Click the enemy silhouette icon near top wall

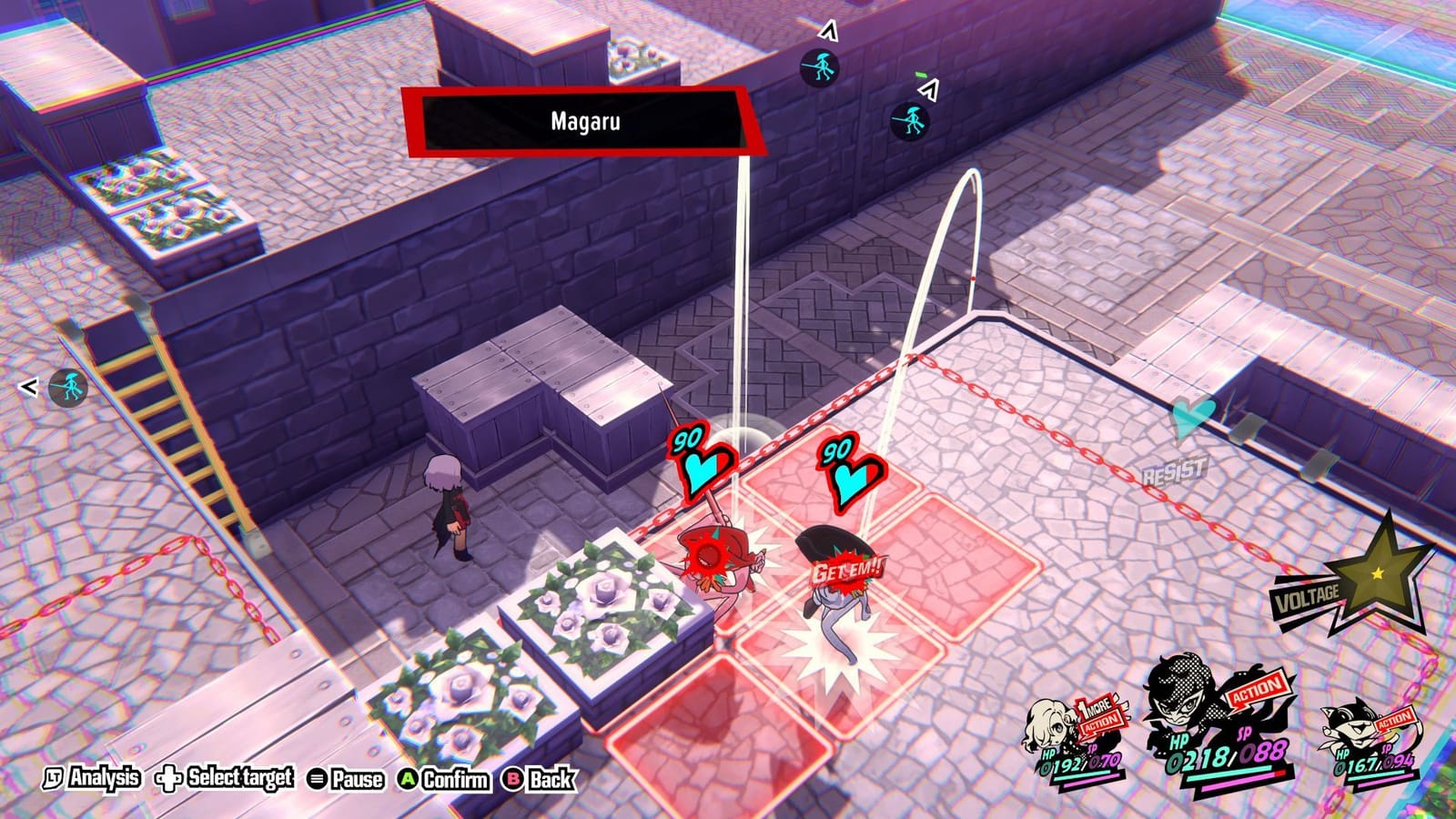point(820,69)
